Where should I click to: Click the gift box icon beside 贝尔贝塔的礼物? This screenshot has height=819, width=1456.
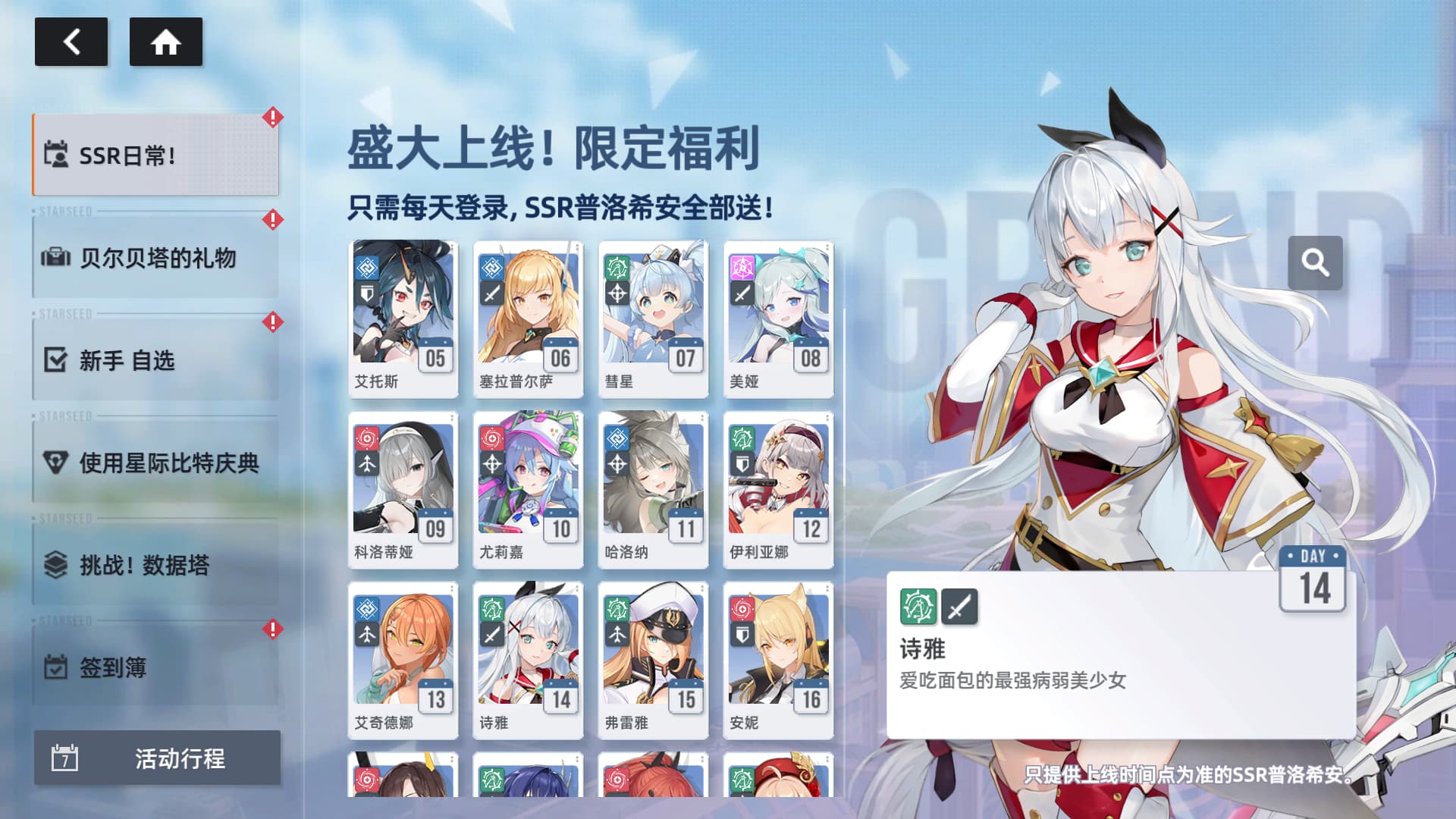coord(57,259)
